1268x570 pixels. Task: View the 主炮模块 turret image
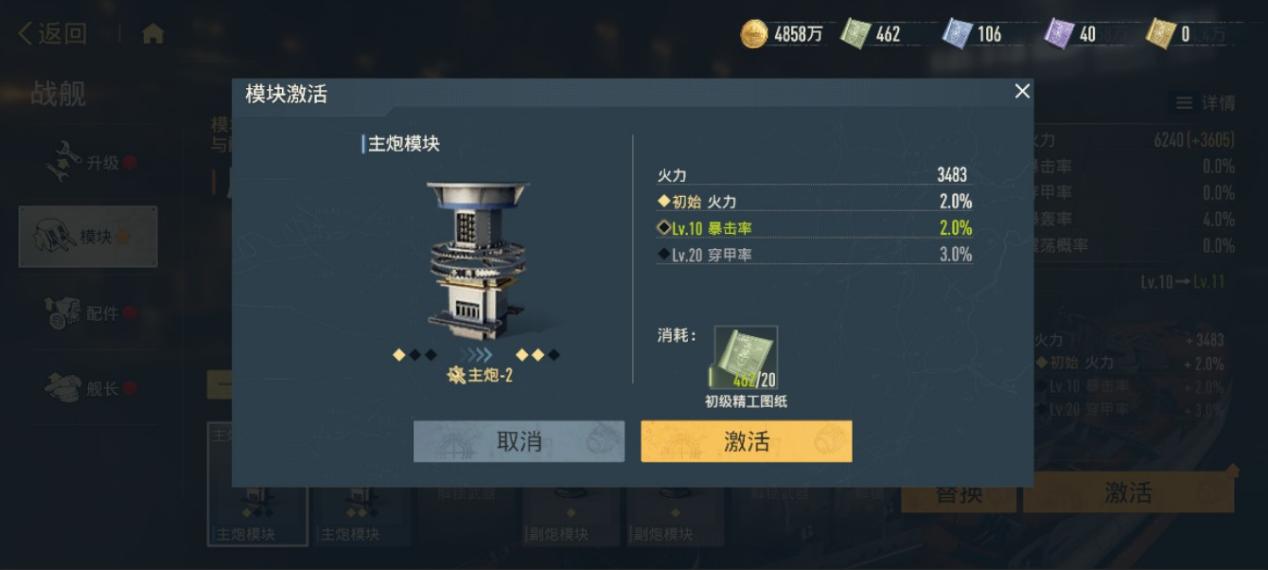[x=478, y=262]
